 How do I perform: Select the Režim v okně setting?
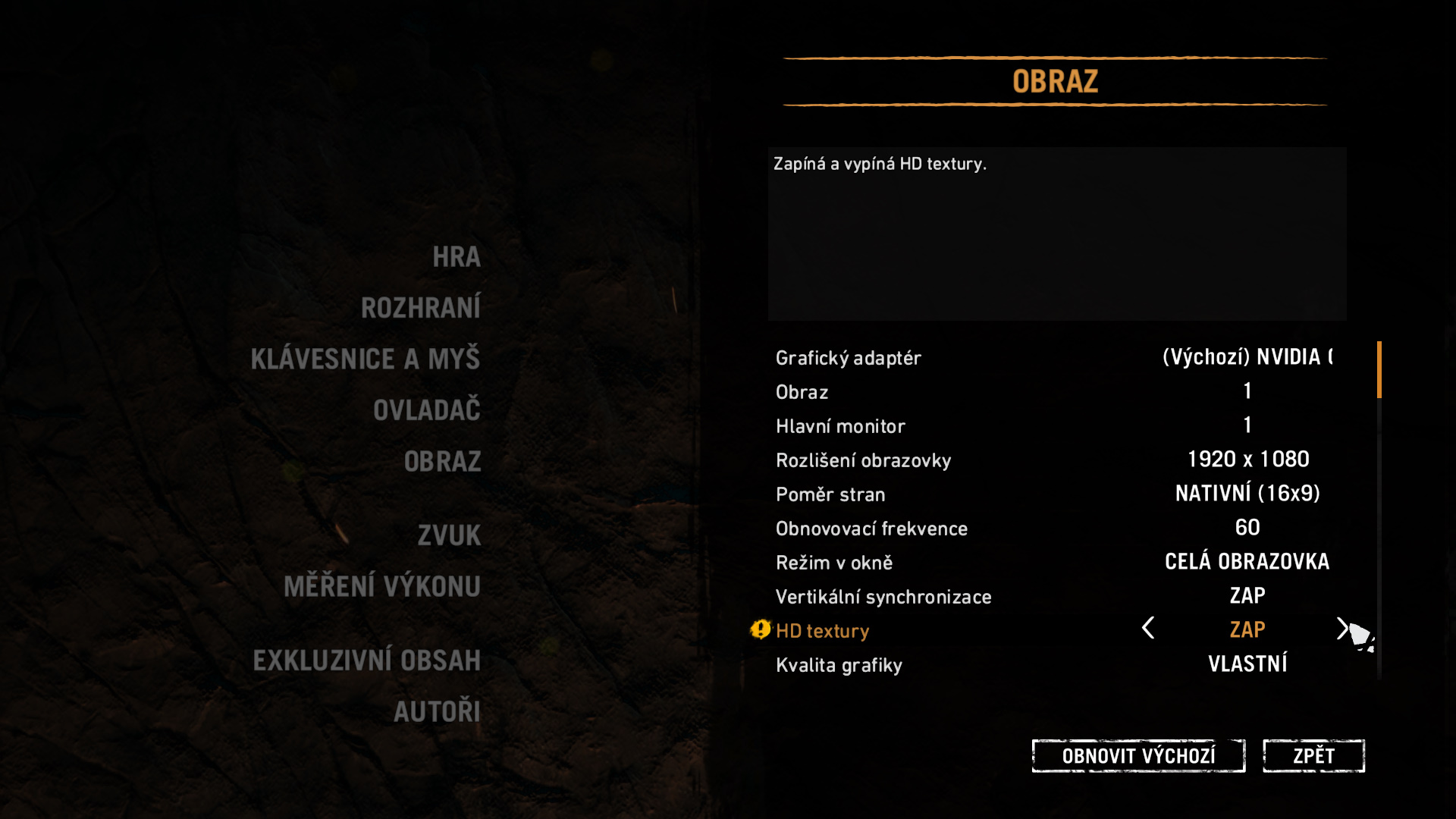[834, 563]
